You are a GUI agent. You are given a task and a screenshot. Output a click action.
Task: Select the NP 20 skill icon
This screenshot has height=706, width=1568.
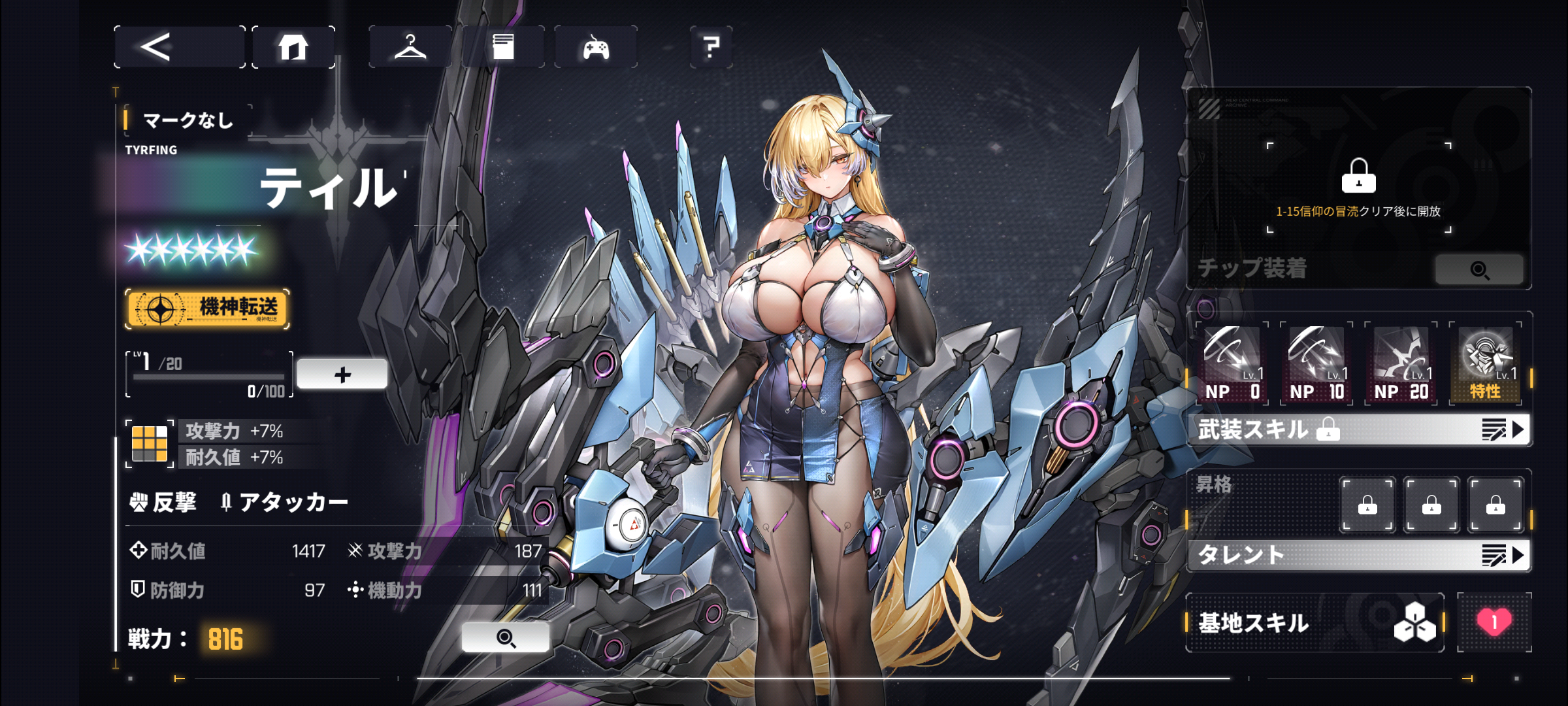[x=1401, y=363]
